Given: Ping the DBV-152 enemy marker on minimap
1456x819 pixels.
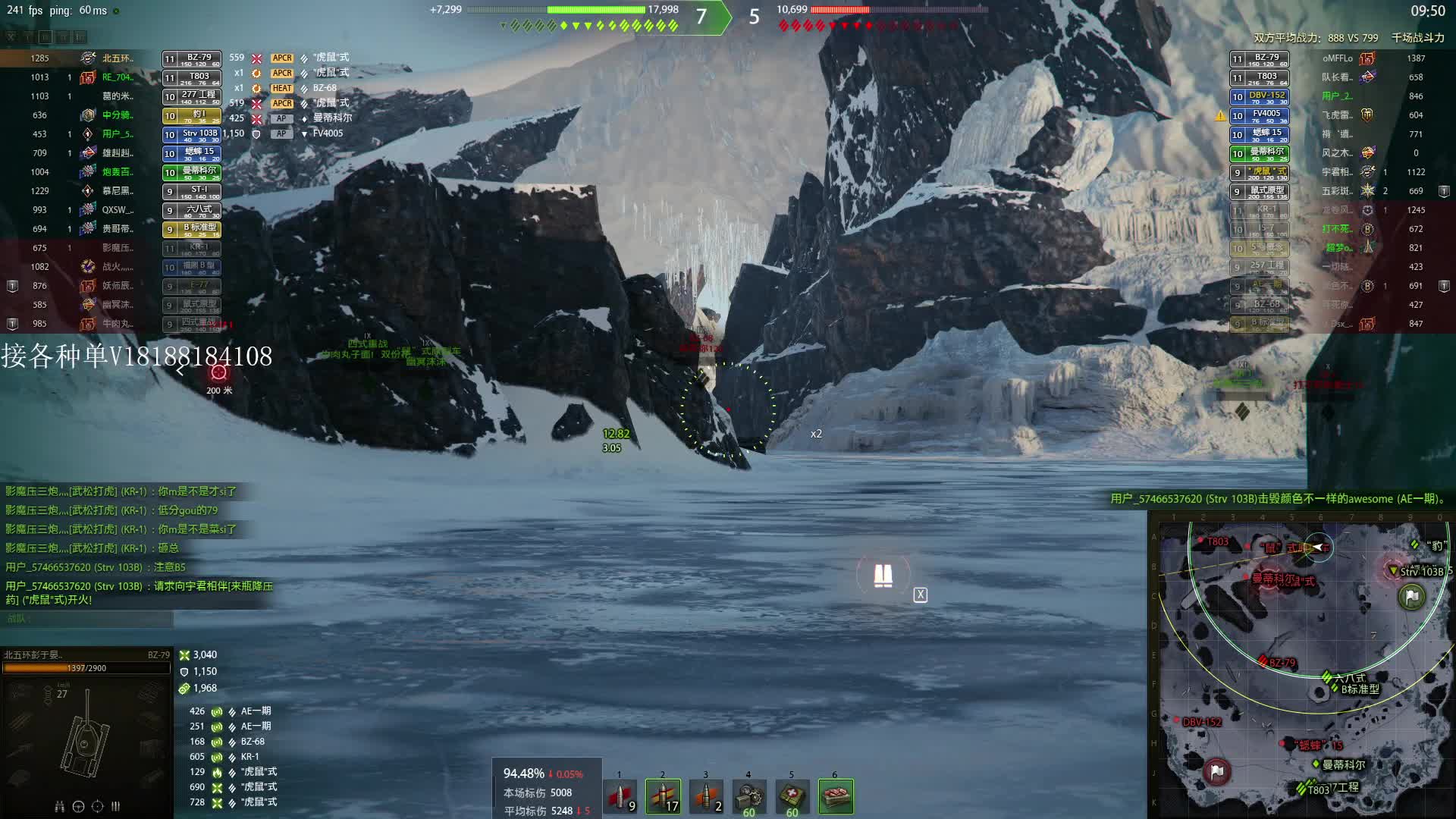Looking at the screenshot, I should click(x=1202, y=722).
